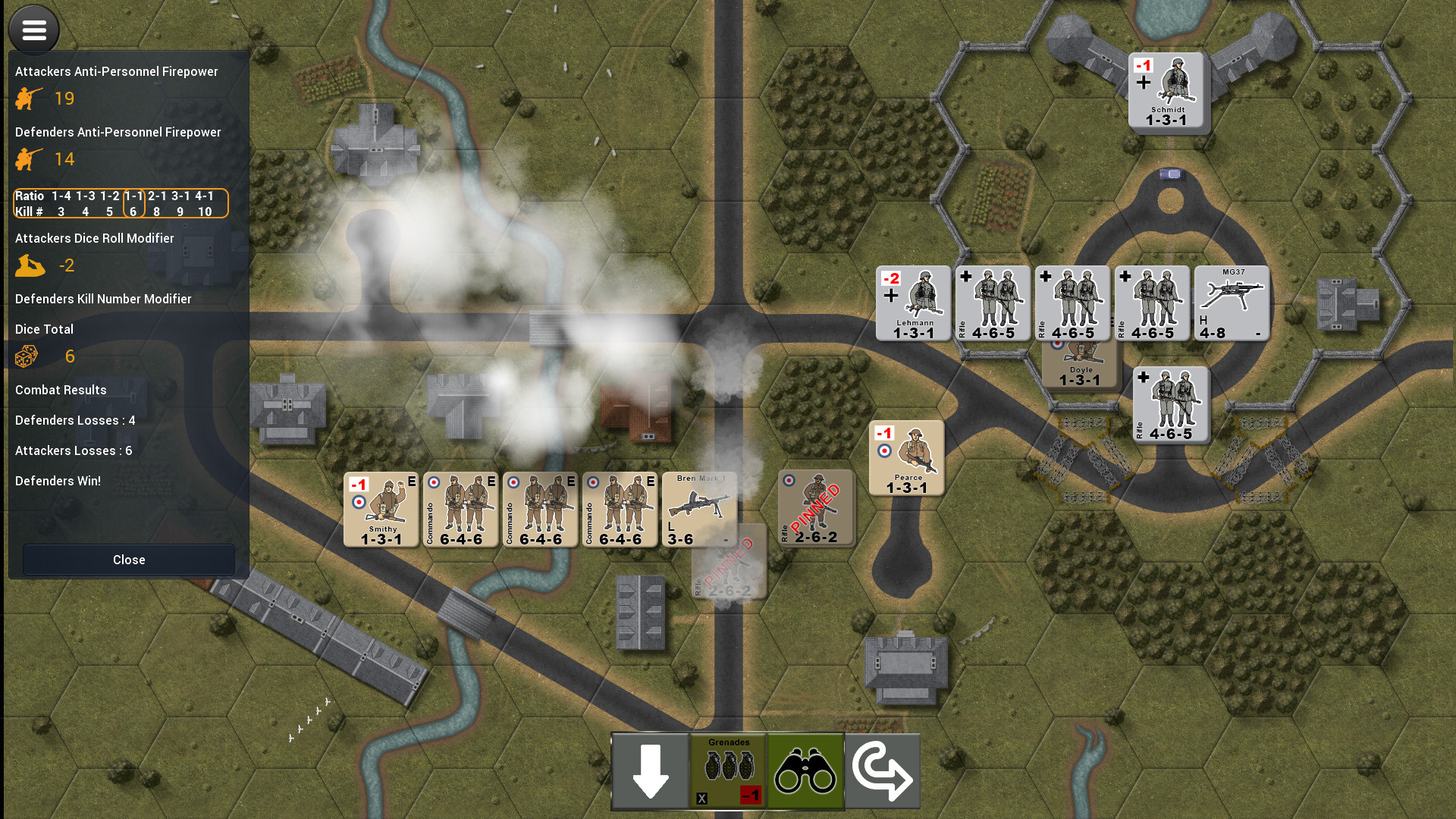Toggle the X marker on the Grenades card
This screenshot has height=819, width=1456.
(701, 798)
